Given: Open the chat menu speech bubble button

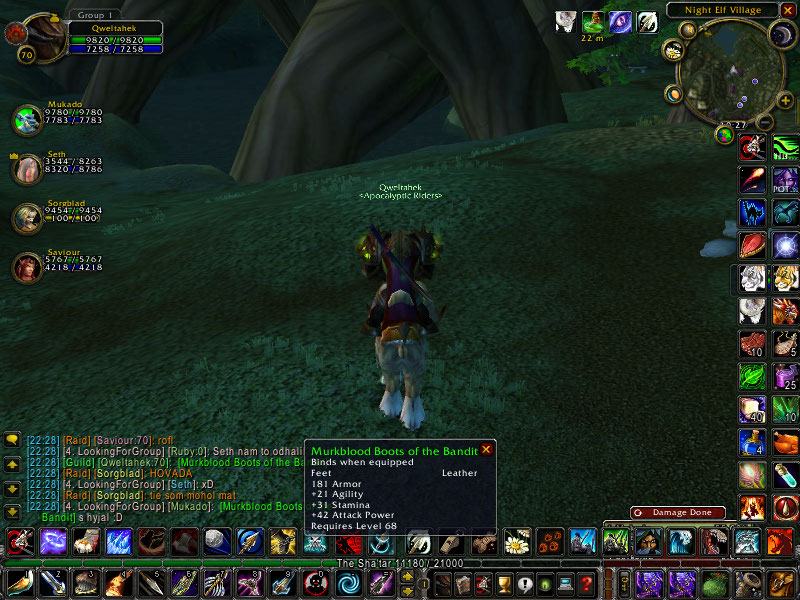Looking at the screenshot, I should pyautogui.click(x=12, y=439).
